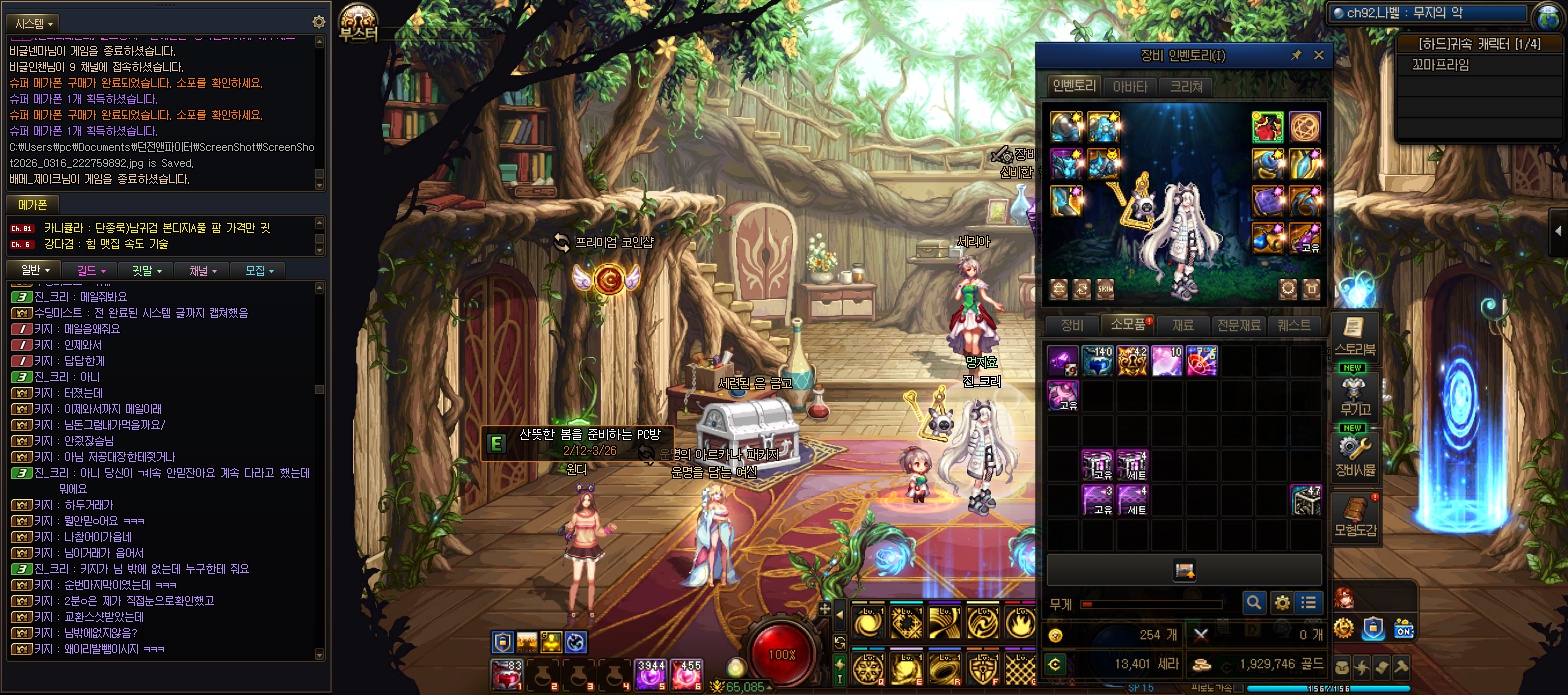The width and height of the screenshot is (1568, 695).
Task: Open inventory settings gear button
Action: pos(1281,603)
